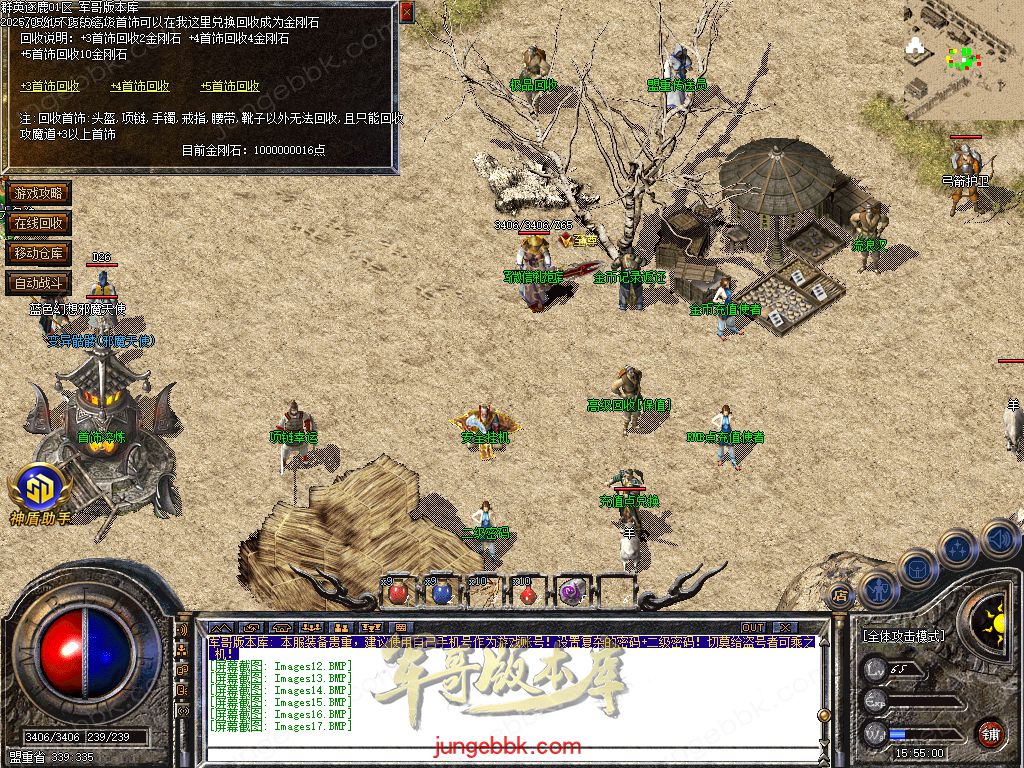Click the red 铺 stall button
Screen dimensions: 1024x768
pyautogui.click(x=990, y=732)
